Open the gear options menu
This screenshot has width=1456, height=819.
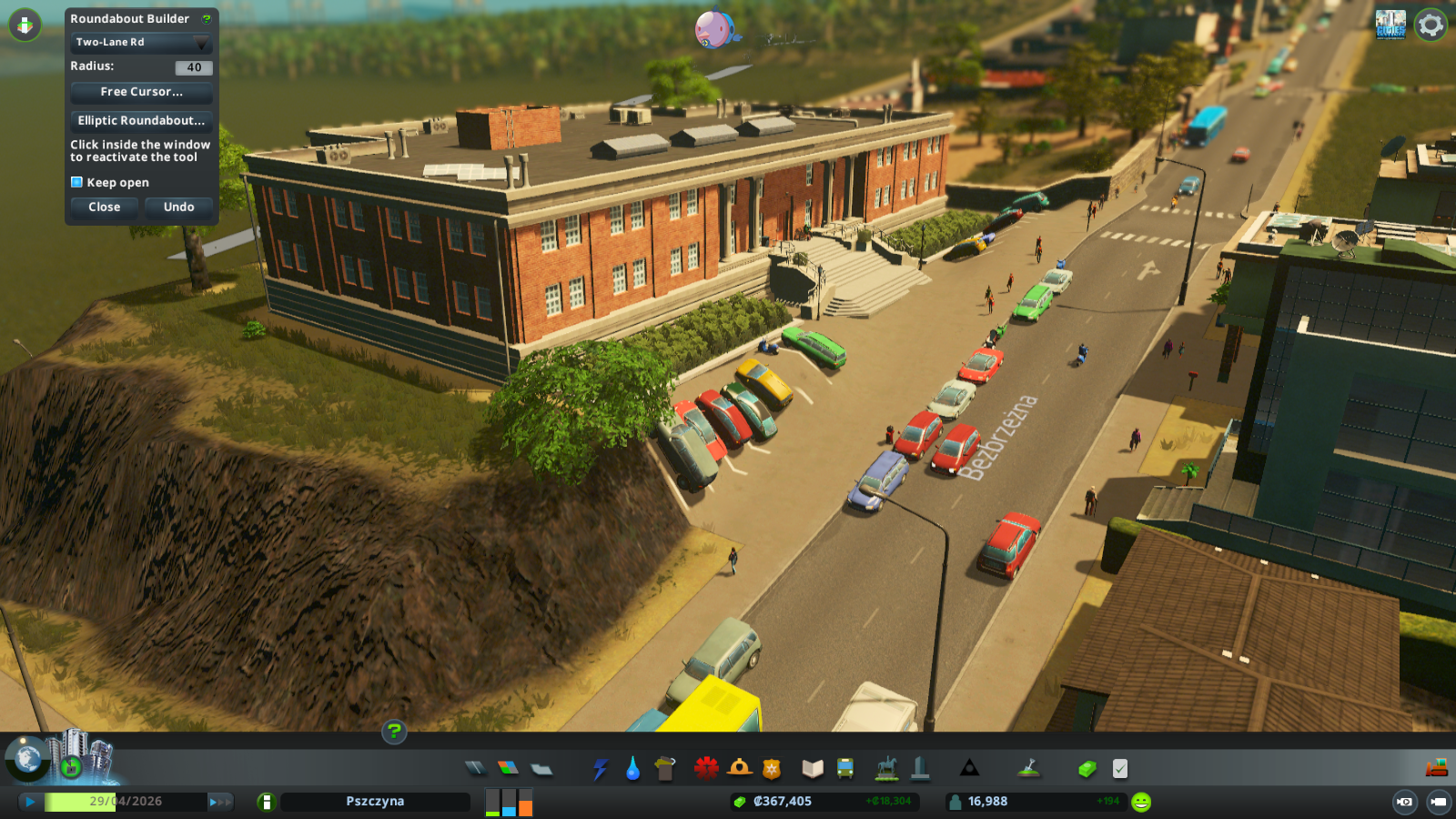1431,25
